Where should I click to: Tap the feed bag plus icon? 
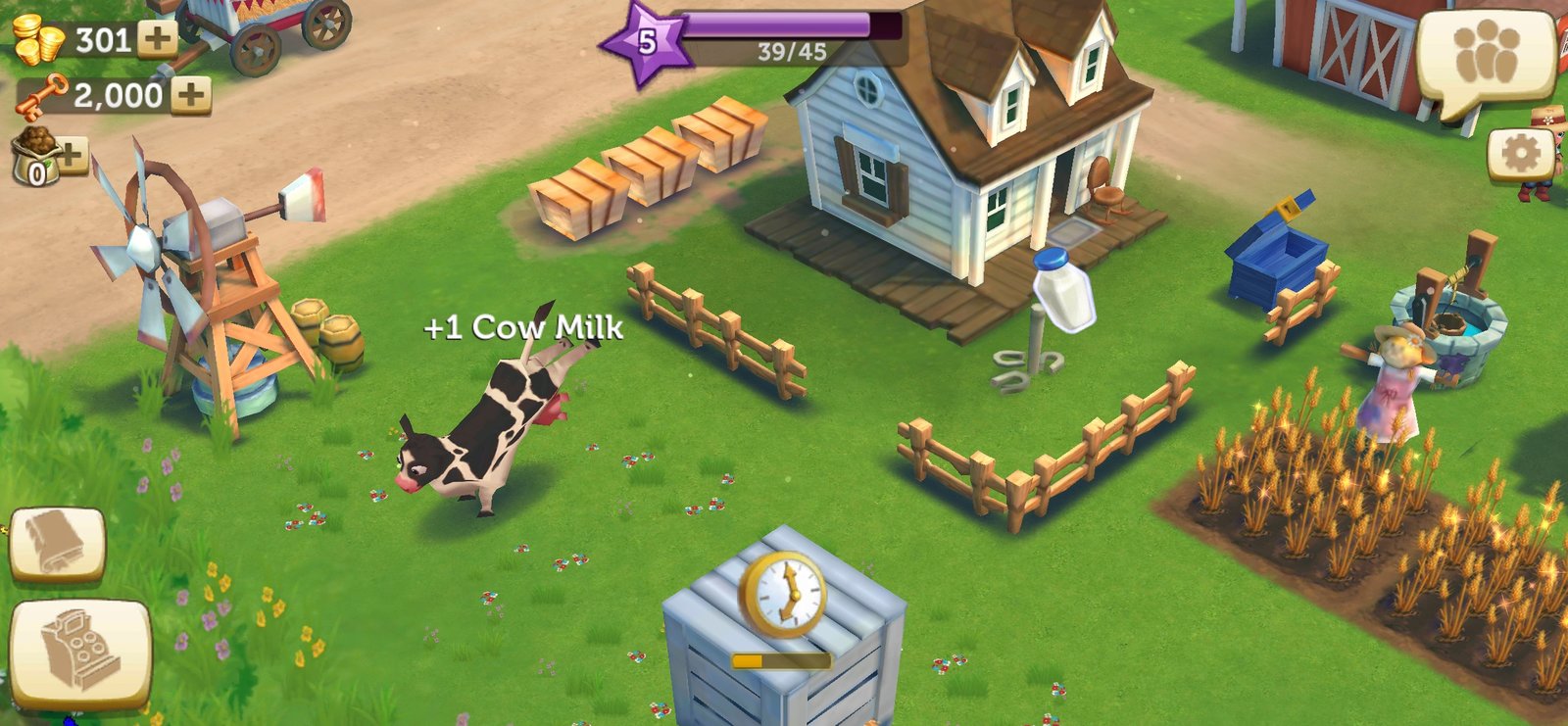click(x=71, y=153)
